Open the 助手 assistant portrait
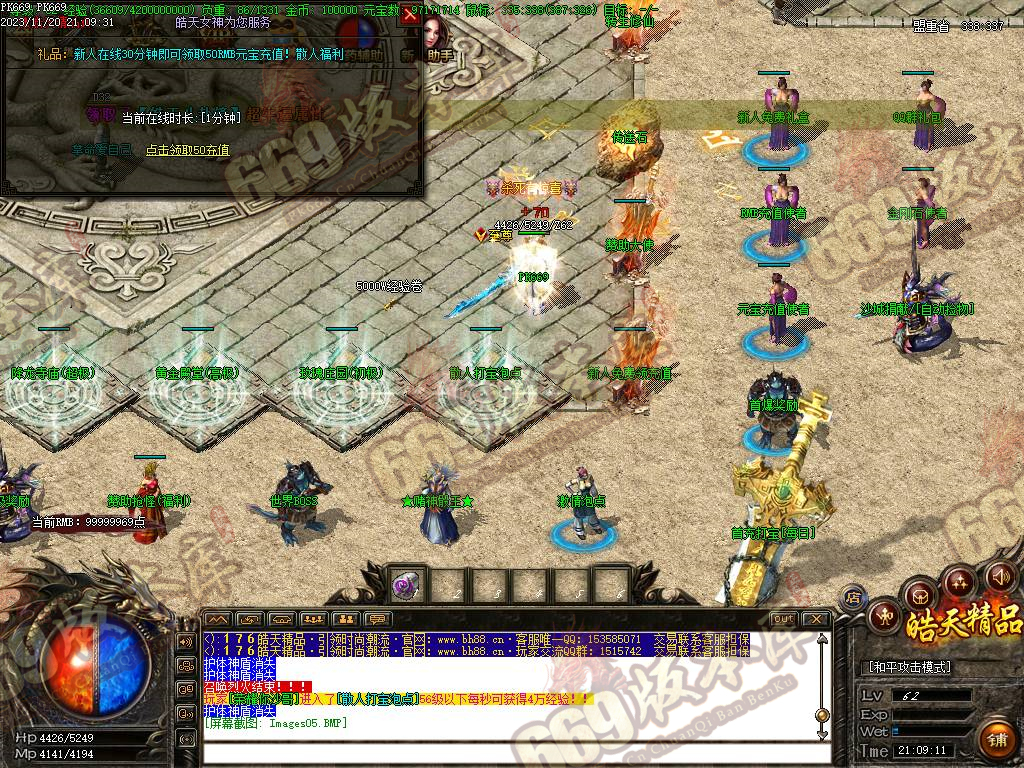 pos(436,38)
